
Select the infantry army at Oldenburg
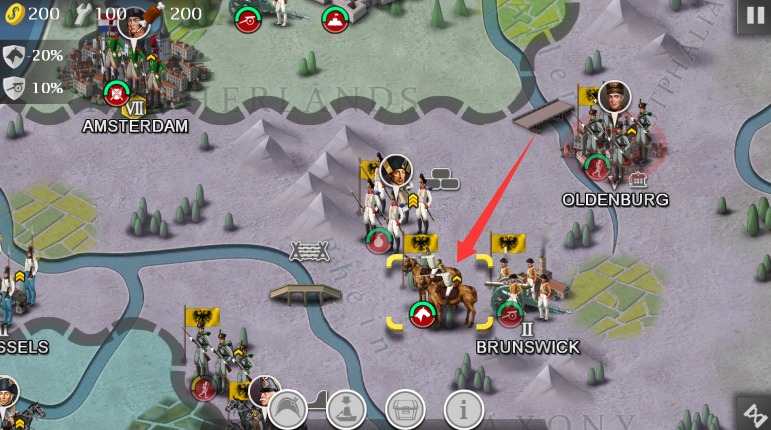point(608,135)
